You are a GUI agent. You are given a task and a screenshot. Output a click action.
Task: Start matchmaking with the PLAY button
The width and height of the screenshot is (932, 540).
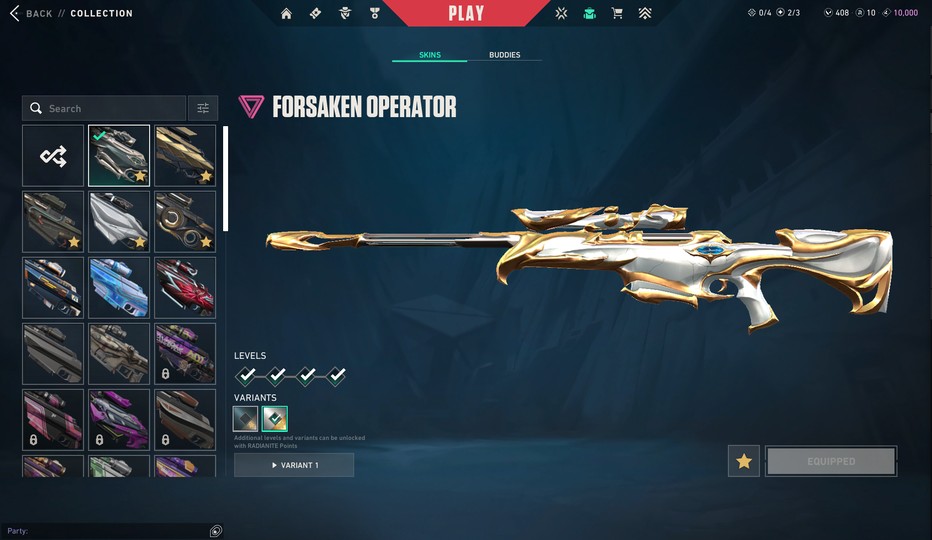click(x=466, y=13)
